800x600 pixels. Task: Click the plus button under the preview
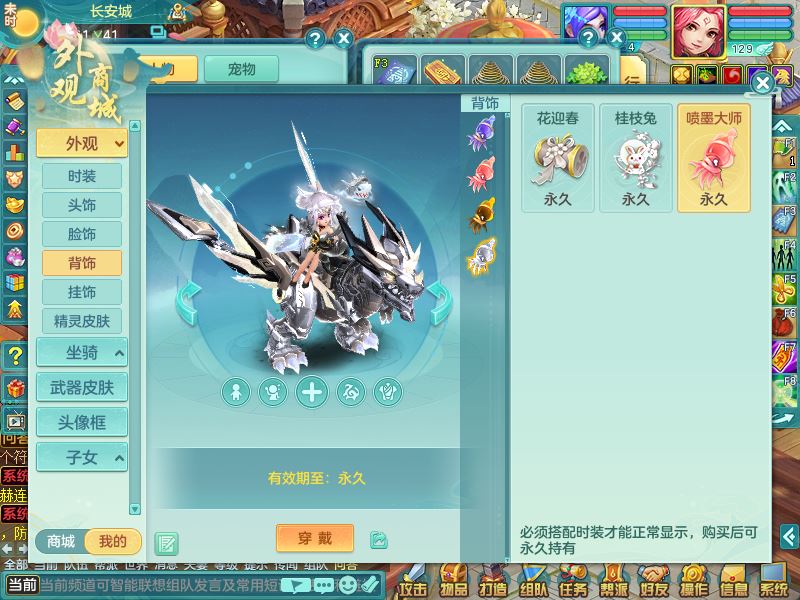[x=313, y=392]
